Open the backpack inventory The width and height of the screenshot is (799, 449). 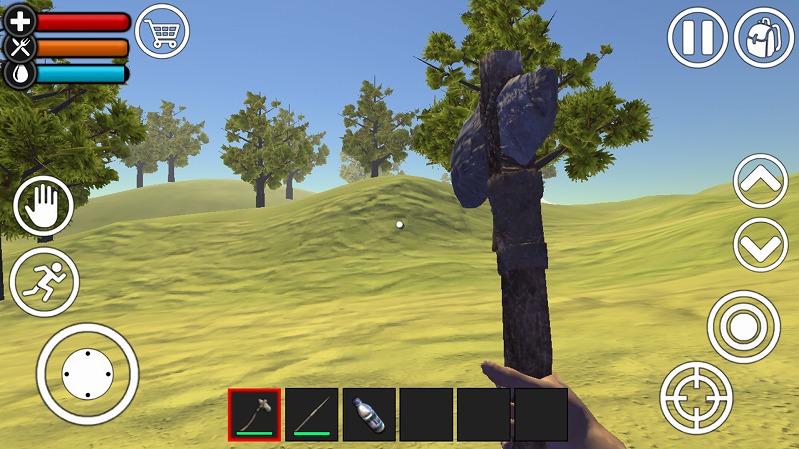(x=764, y=38)
